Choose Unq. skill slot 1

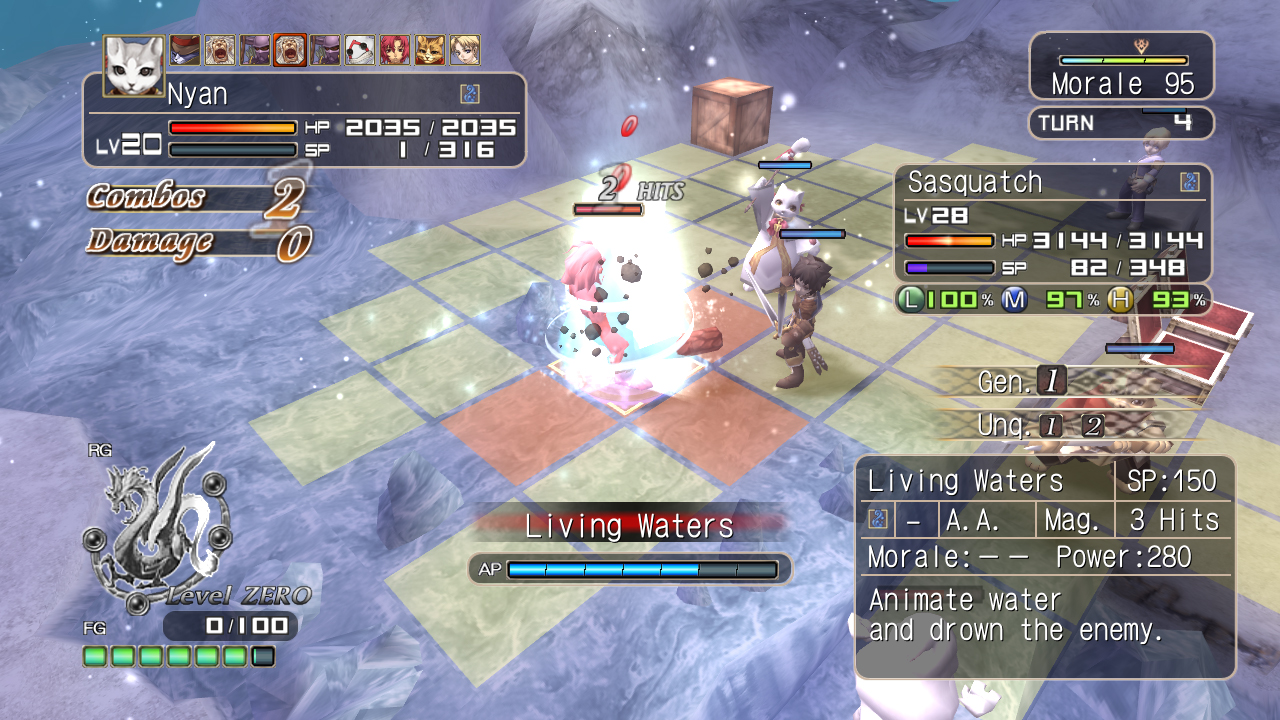click(x=1050, y=426)
